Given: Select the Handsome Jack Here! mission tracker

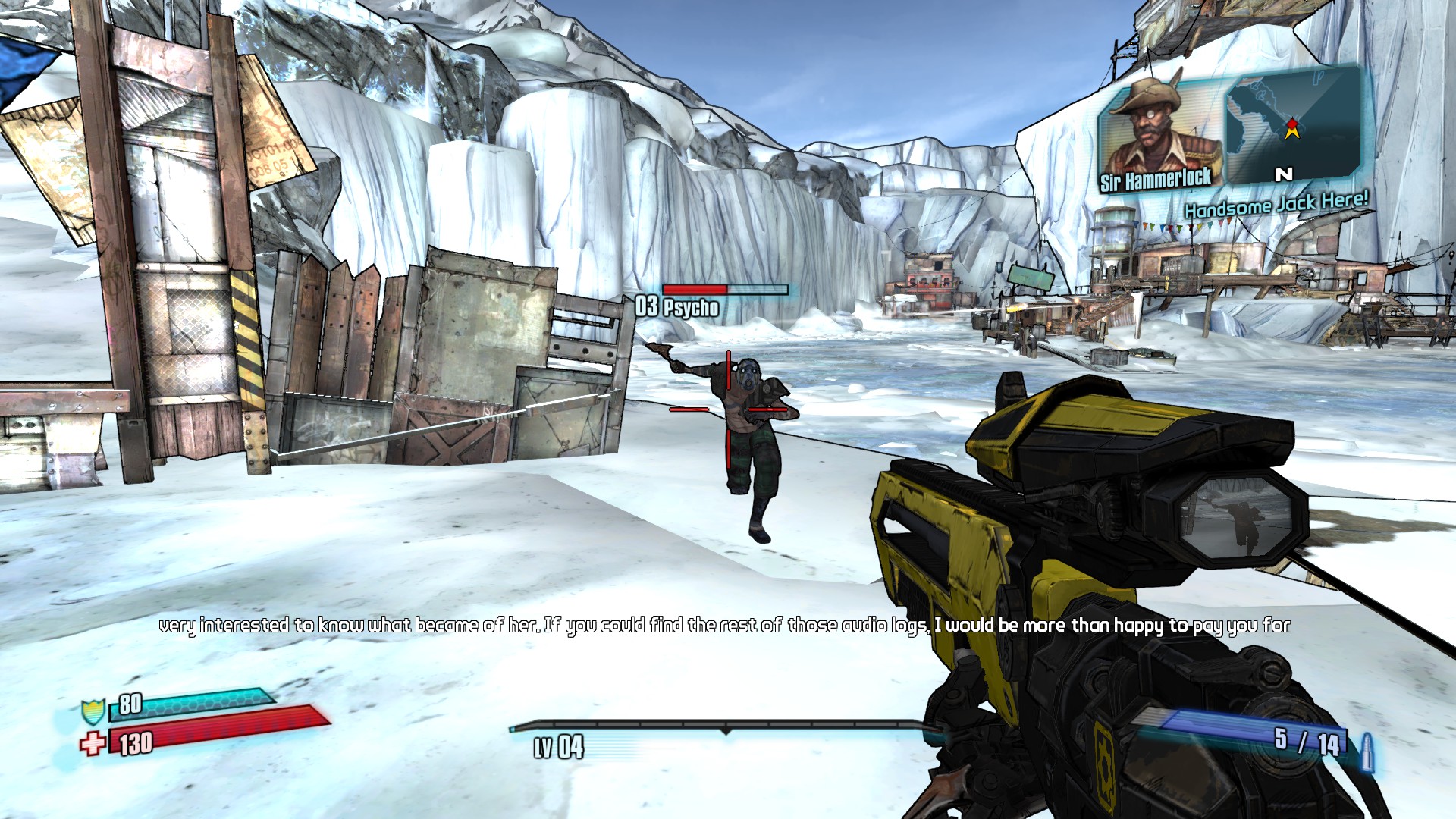Looking at the screenshot, I should click(1276, 204).
